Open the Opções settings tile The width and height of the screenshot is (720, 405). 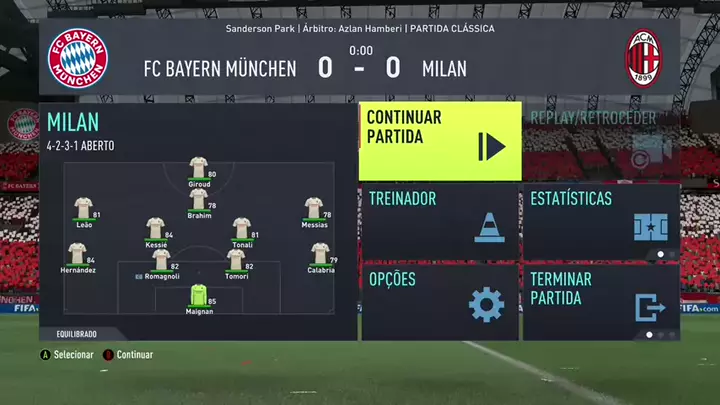tap(439, 300)
